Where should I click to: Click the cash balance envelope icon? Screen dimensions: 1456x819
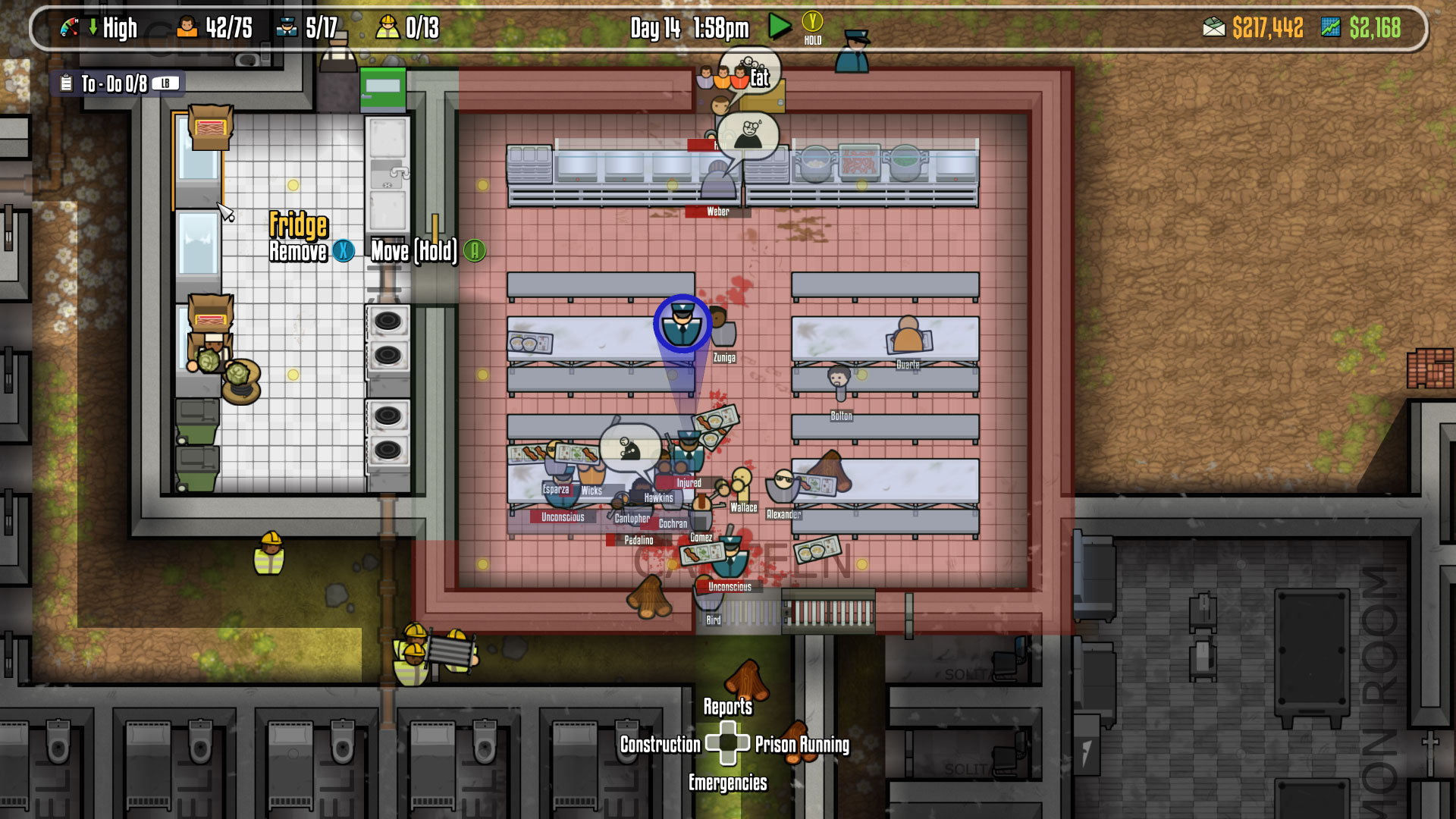[1213, 28]
